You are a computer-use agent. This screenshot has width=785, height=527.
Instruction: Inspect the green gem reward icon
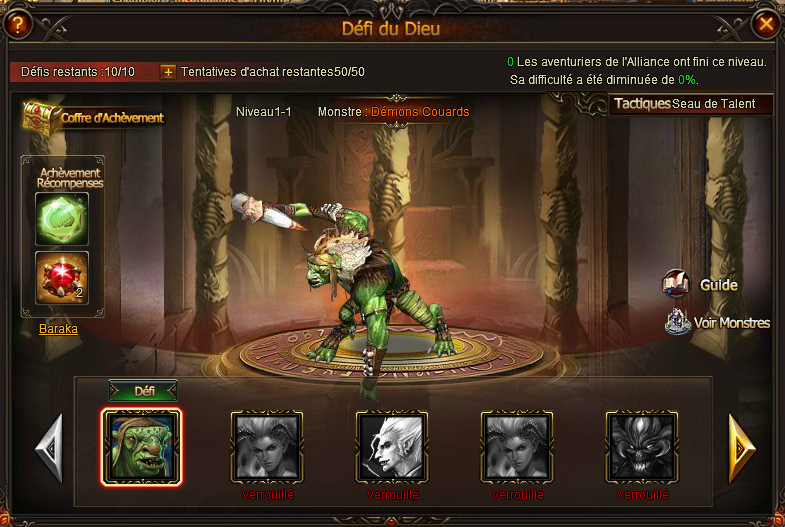coord(62,218)
